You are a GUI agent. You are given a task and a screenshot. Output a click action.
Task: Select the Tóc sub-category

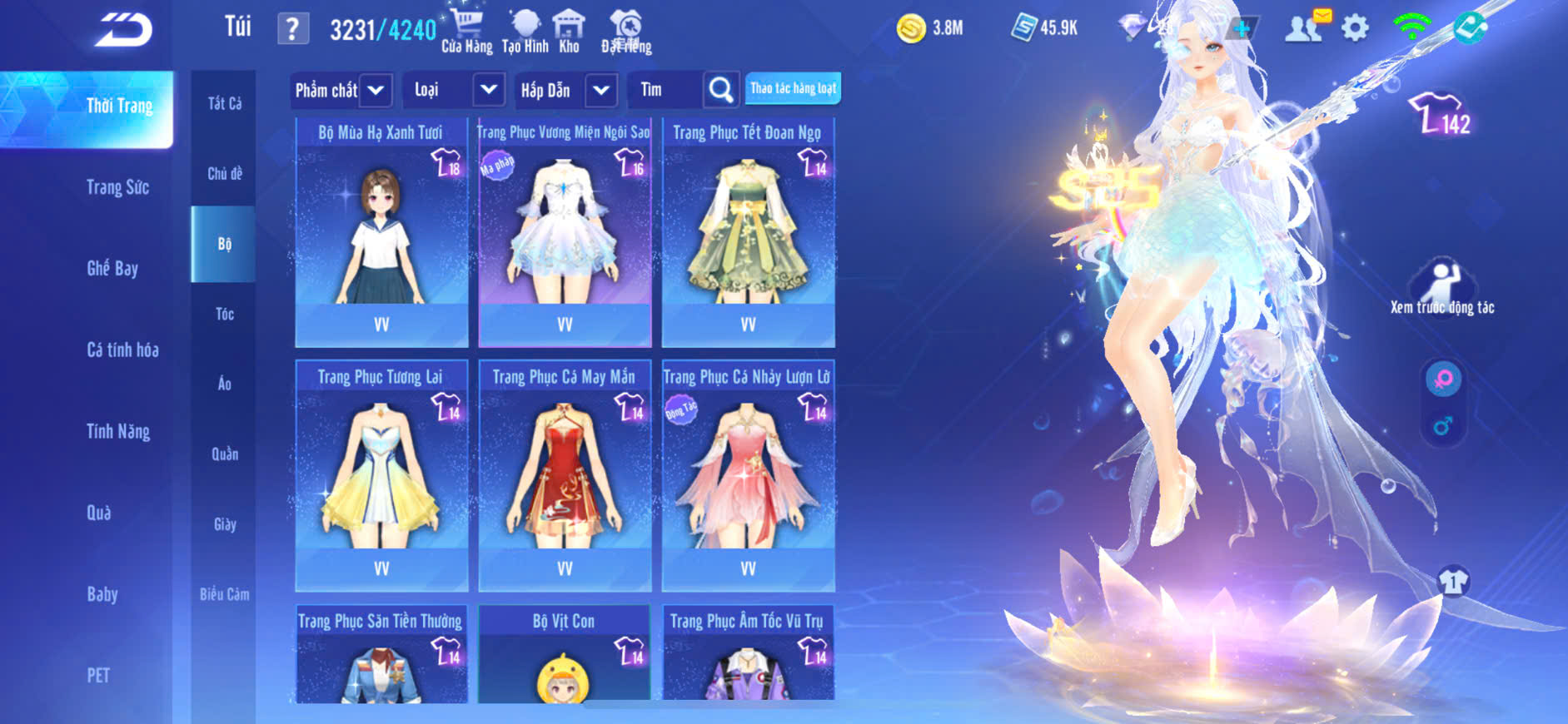224,314
